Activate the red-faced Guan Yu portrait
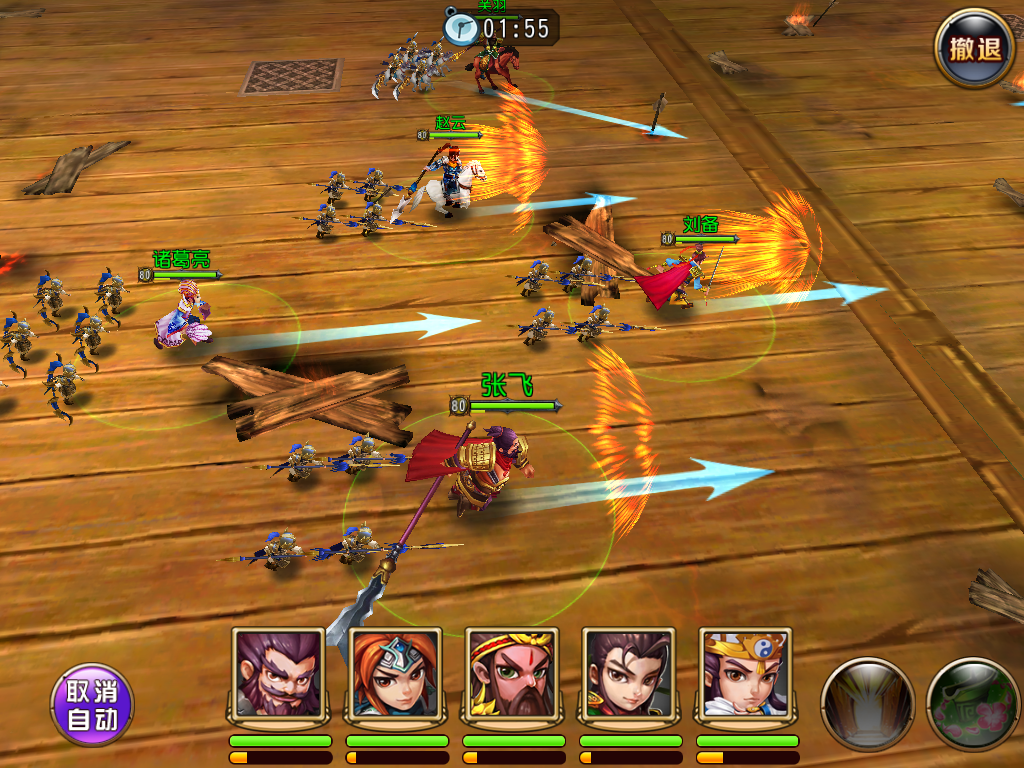 tap(512, 674)
